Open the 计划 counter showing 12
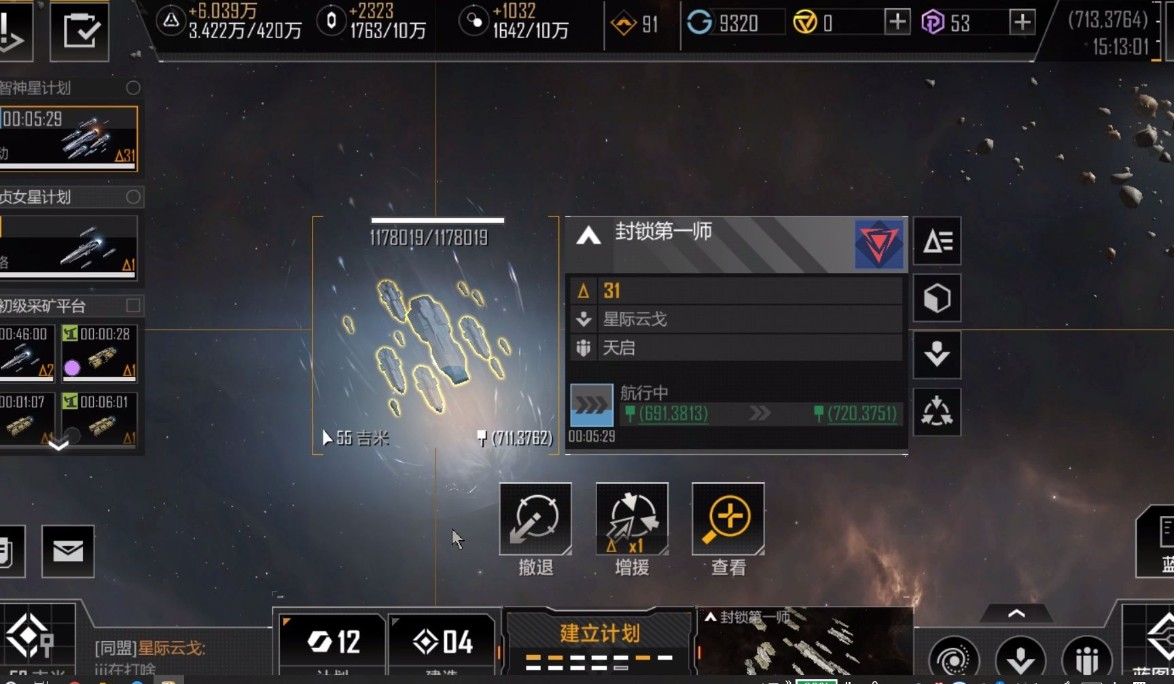The width and height of the screenshot is (1176, 684). tap(333, 641)
